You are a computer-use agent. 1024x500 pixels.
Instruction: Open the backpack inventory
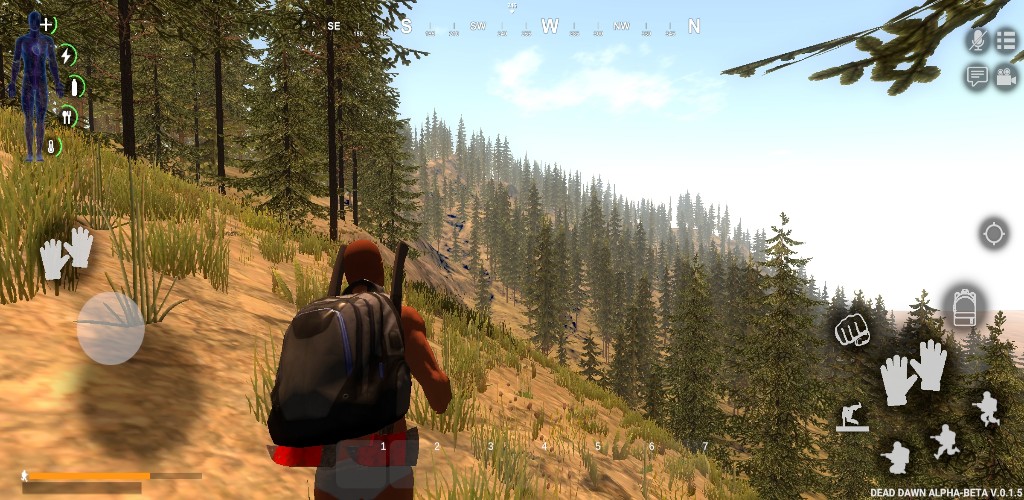click(964, 308)
